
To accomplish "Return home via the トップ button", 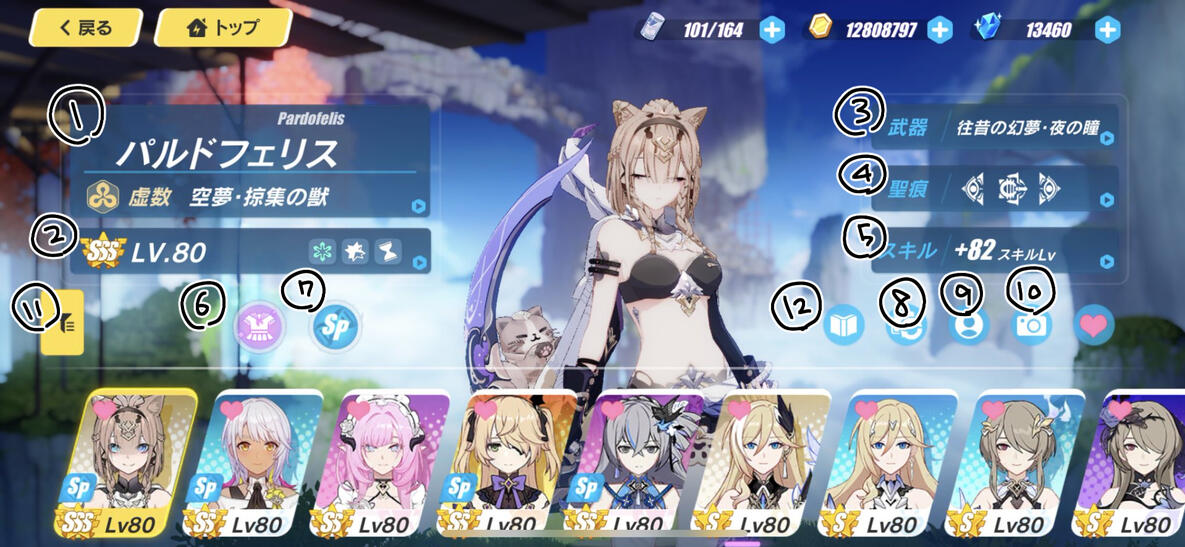I will click(x=222, y=28).
